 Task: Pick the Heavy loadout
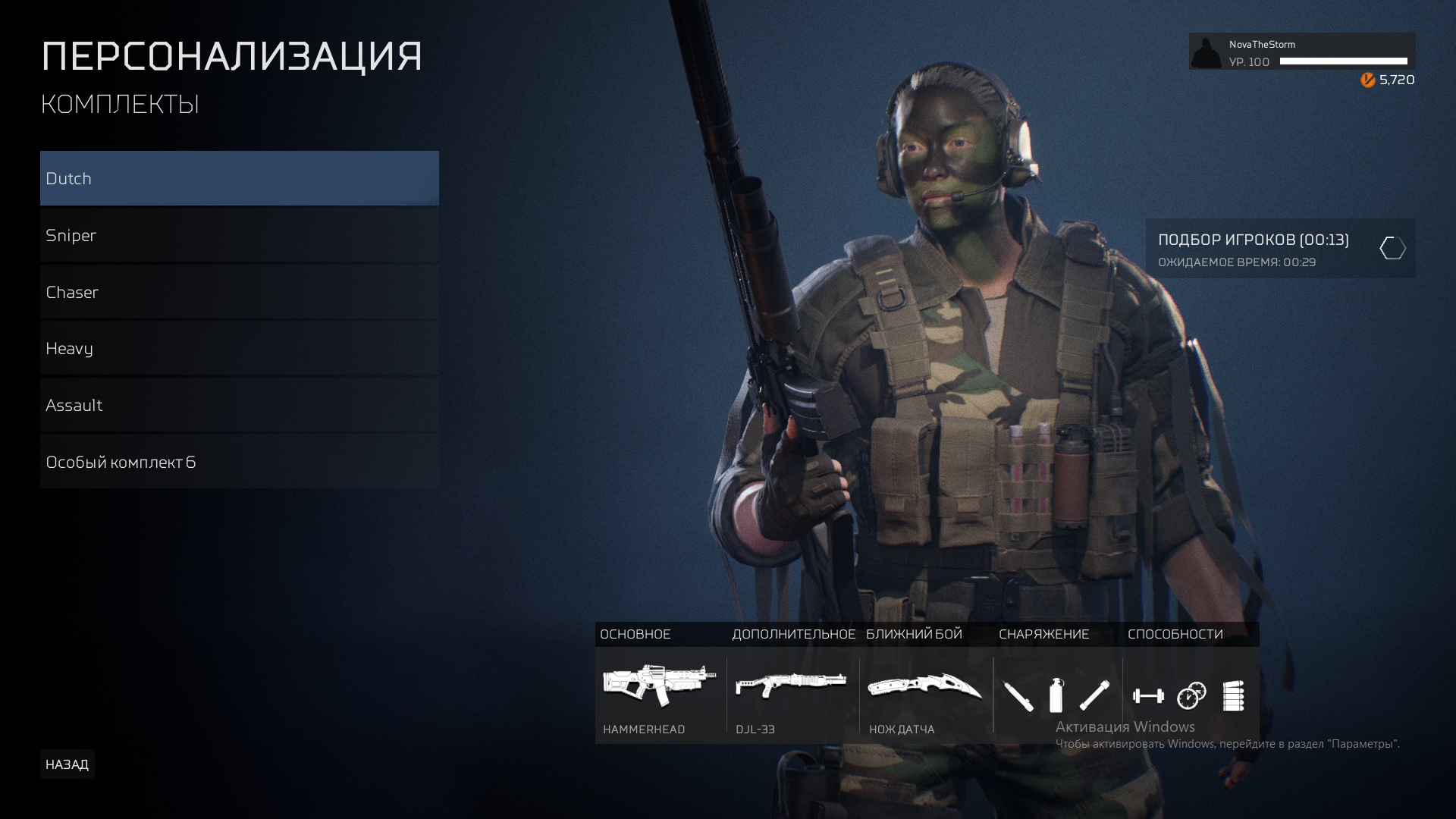click(x=239, y=349)
